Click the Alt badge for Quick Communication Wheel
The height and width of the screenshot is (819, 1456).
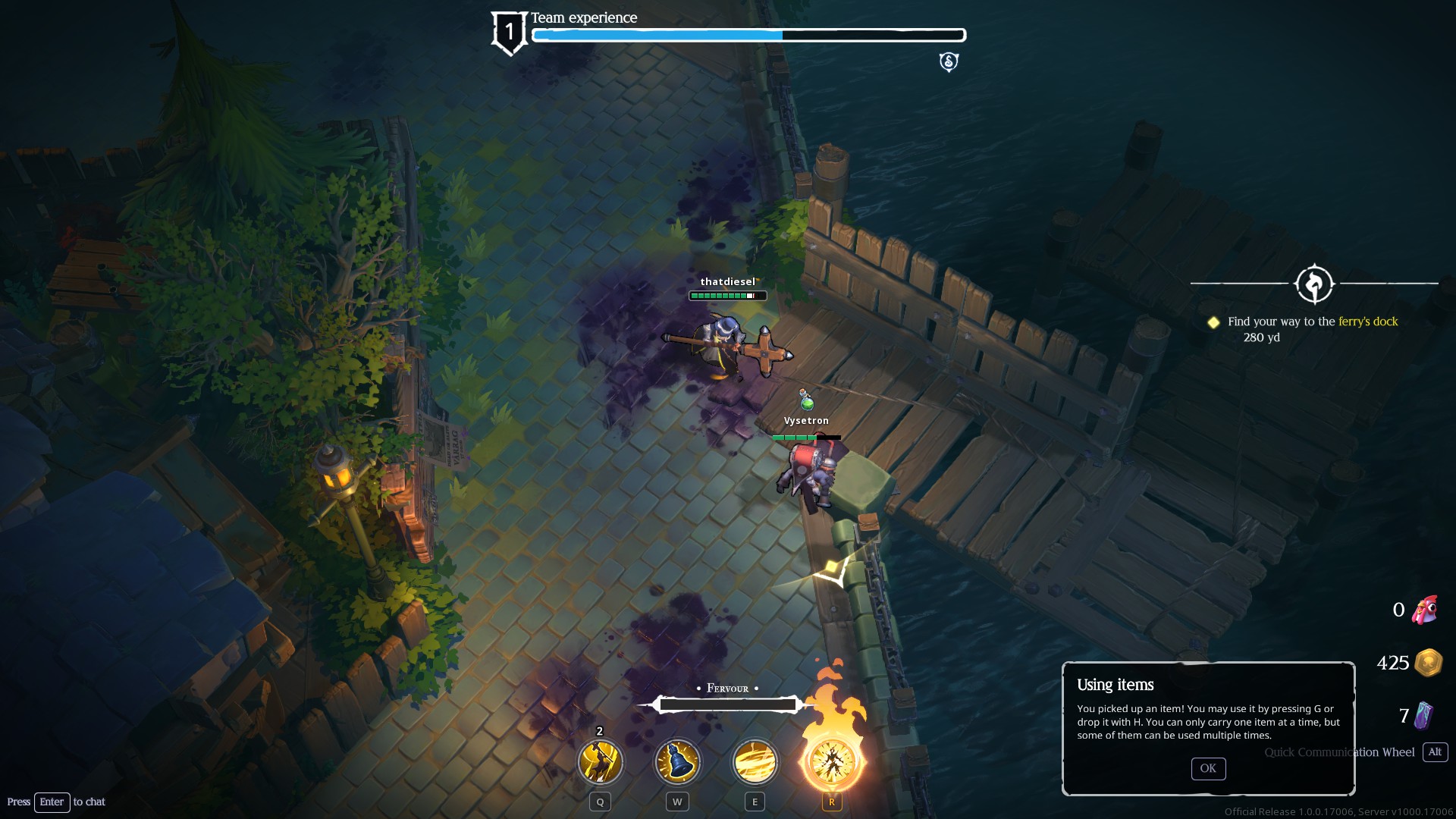(1435, 752)
